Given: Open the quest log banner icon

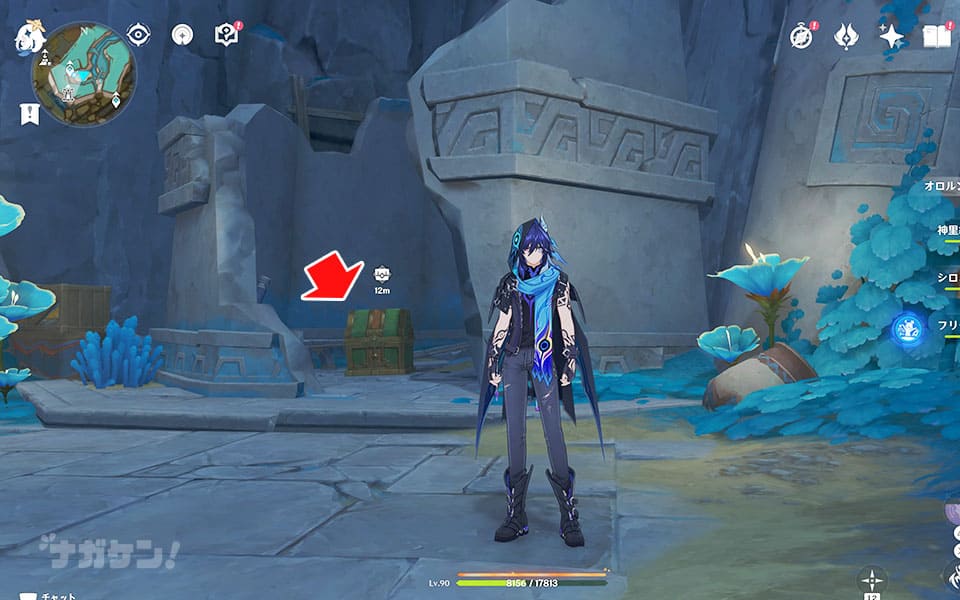Looking at the screenshot, I should point(29,113).
